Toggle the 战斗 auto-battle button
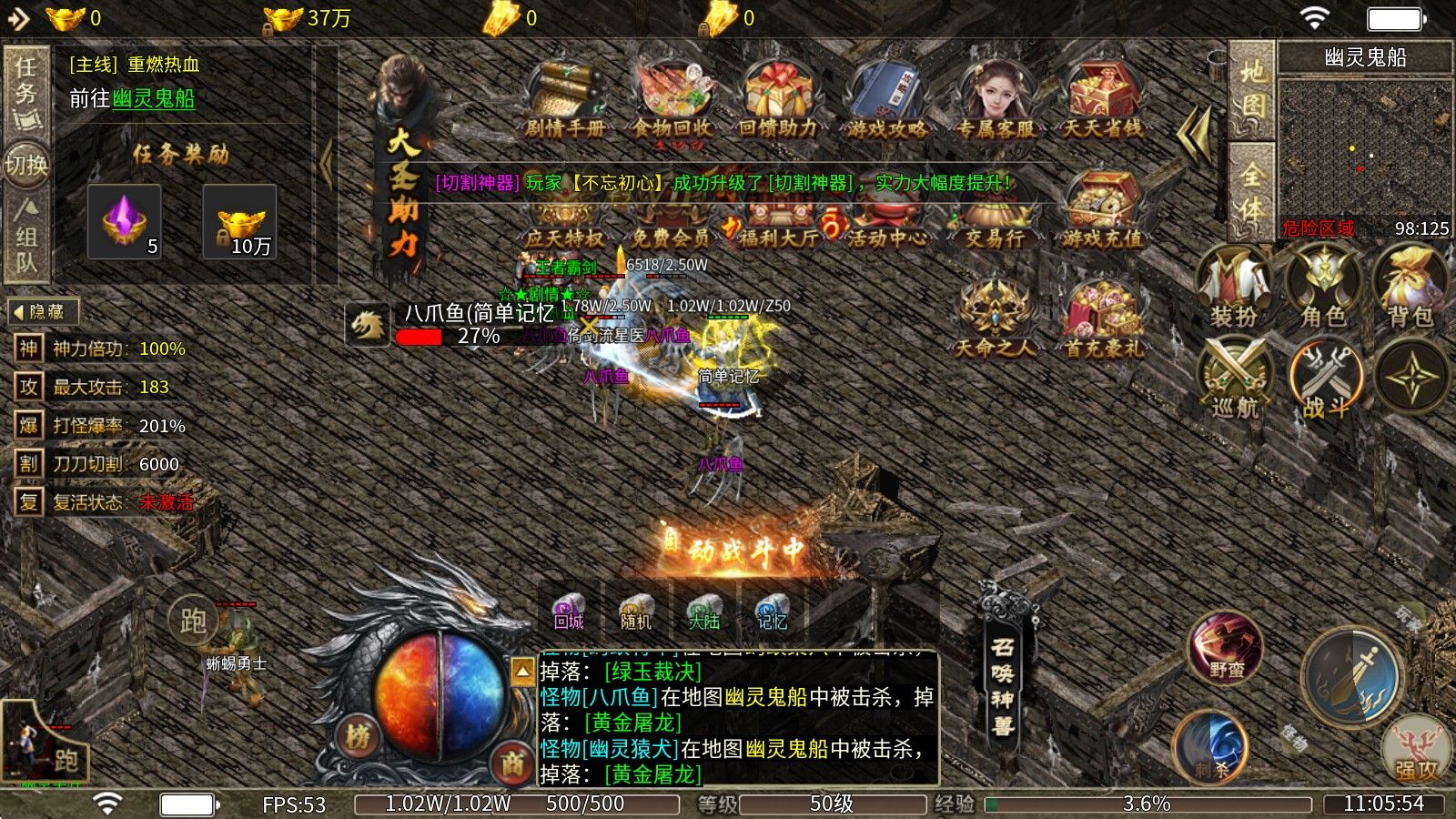This screenshot has height=819, width=1456. [x=1325, y=378]
